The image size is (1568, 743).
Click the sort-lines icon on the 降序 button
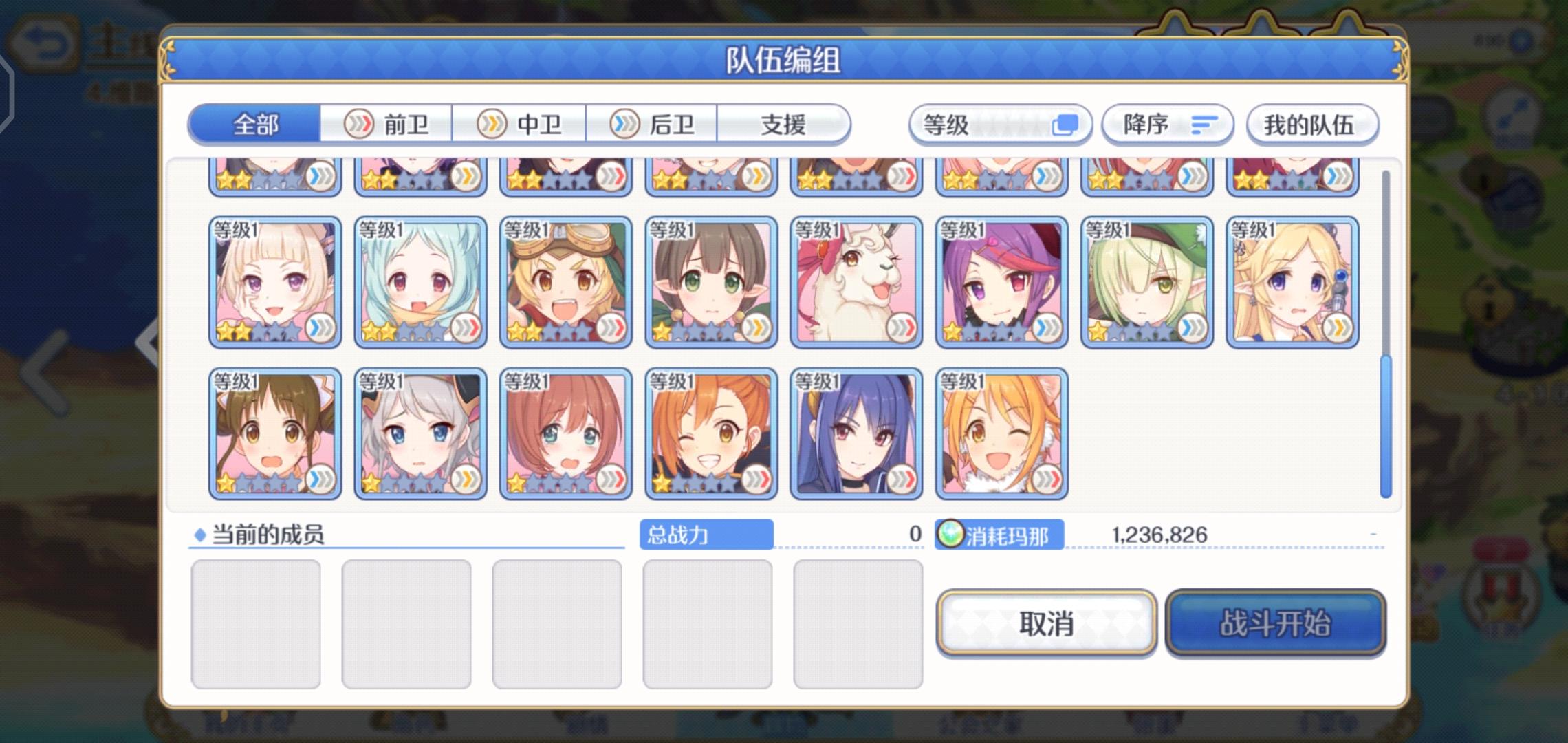coord(1202,125)
